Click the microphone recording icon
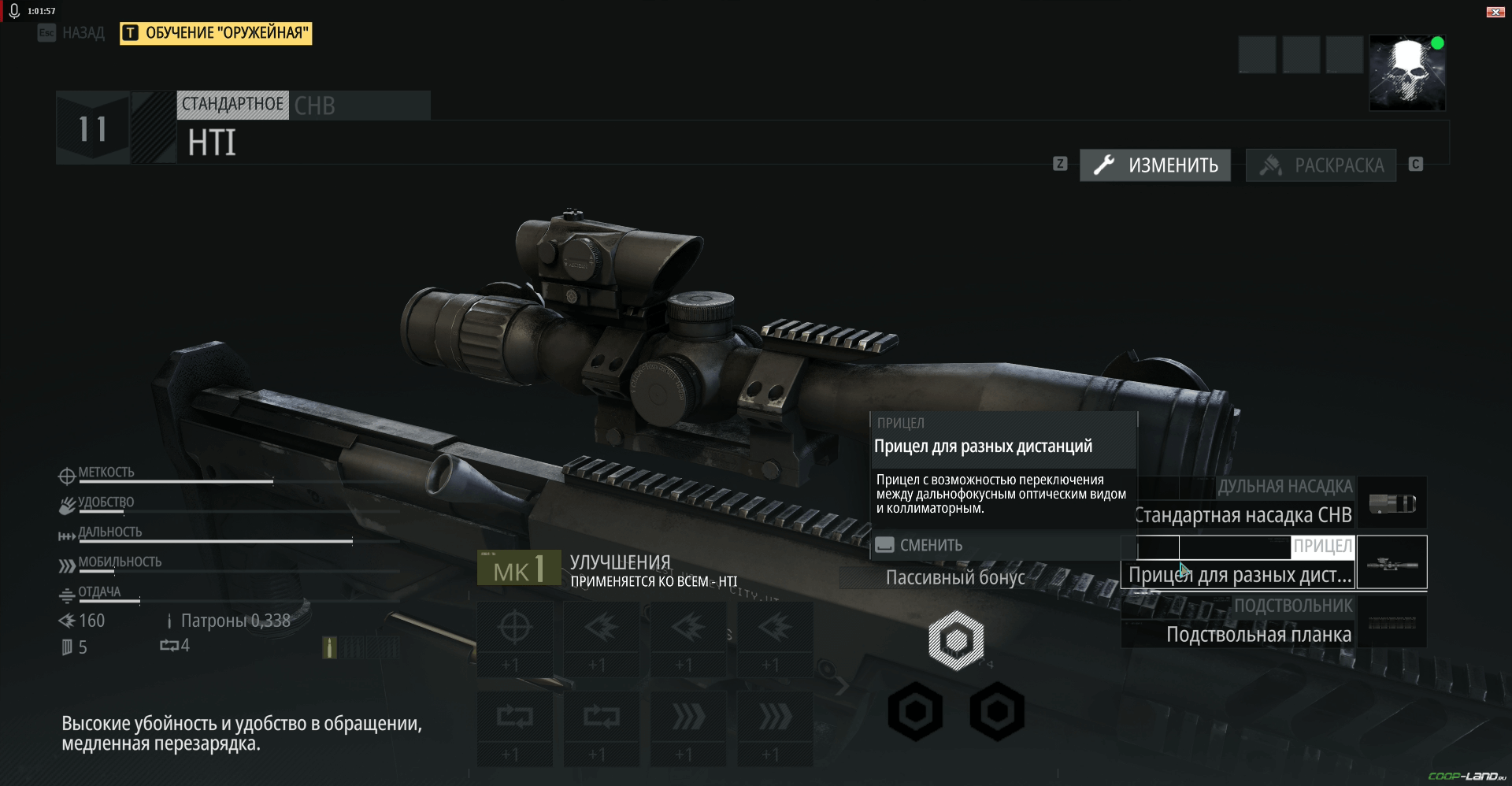 click(x=14, y=11)
